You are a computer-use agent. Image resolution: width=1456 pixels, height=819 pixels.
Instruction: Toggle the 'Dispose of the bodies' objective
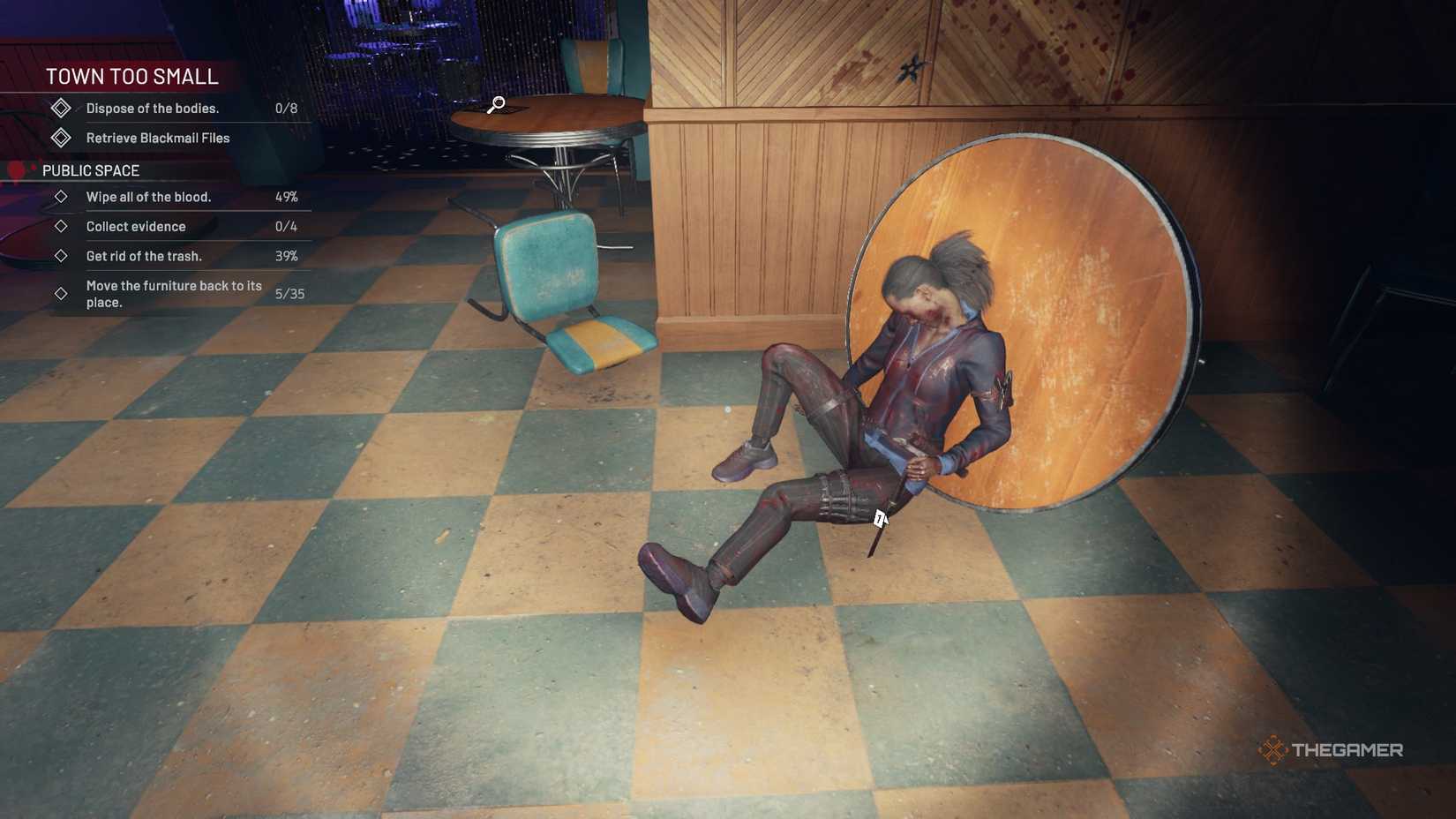(x=152, y=107)
